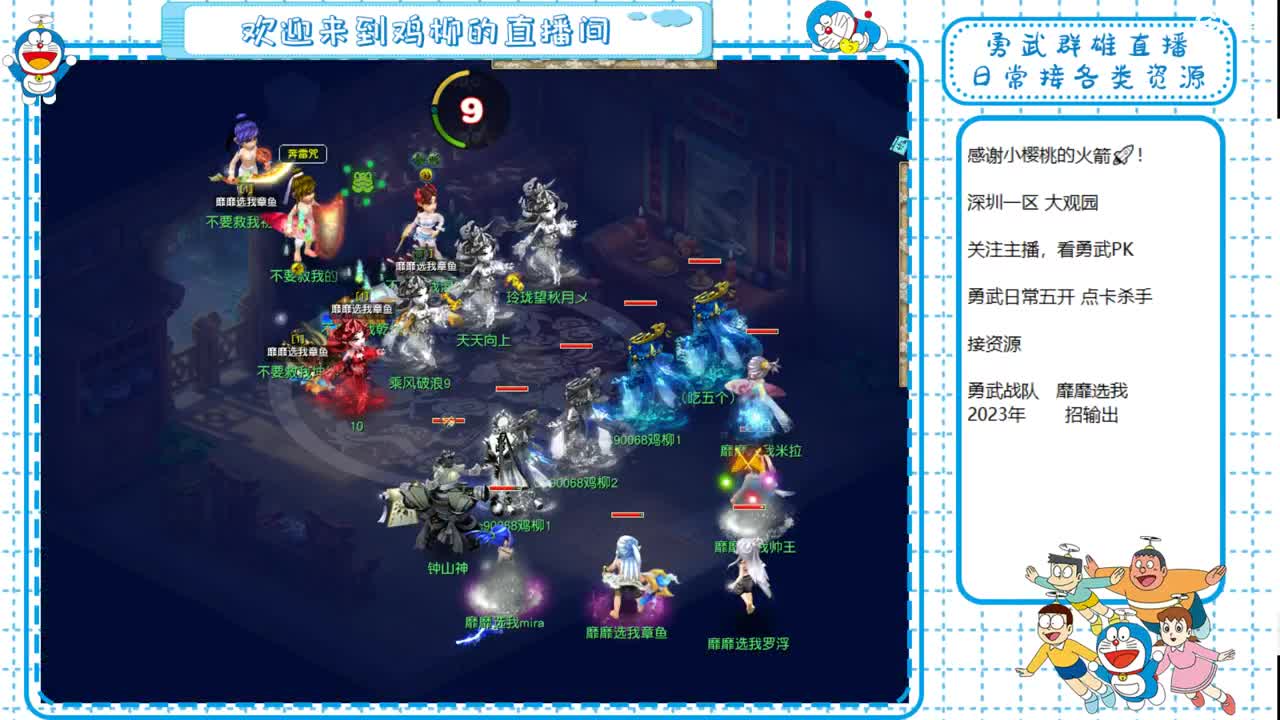Click the small scroll icon on the battlefield's right edge
1280x720 pixels.
coord(898,145)
